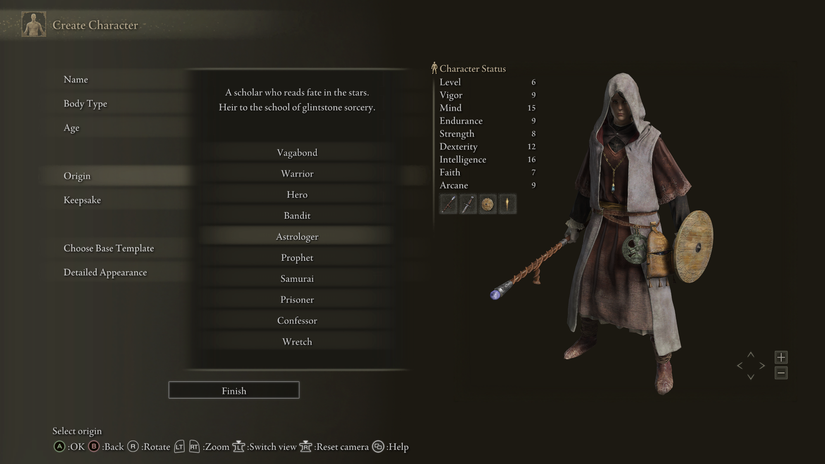825x464 pixels.
Task: Pick the Samurai origin
Action: pyautogui.click(x=297, y=279)
